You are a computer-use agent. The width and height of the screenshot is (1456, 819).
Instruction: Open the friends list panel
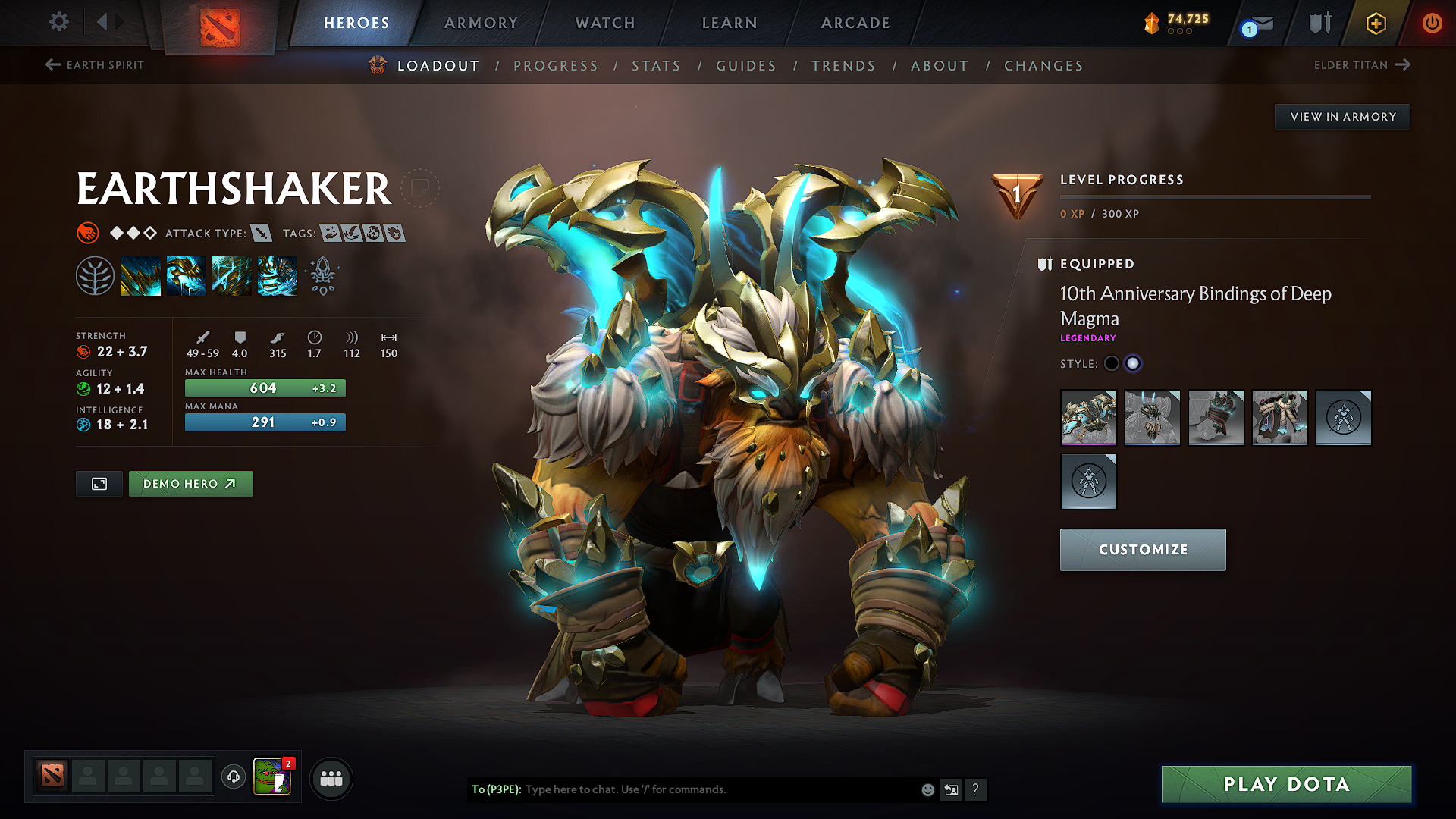pyautogui.click(x=330, y=777)
